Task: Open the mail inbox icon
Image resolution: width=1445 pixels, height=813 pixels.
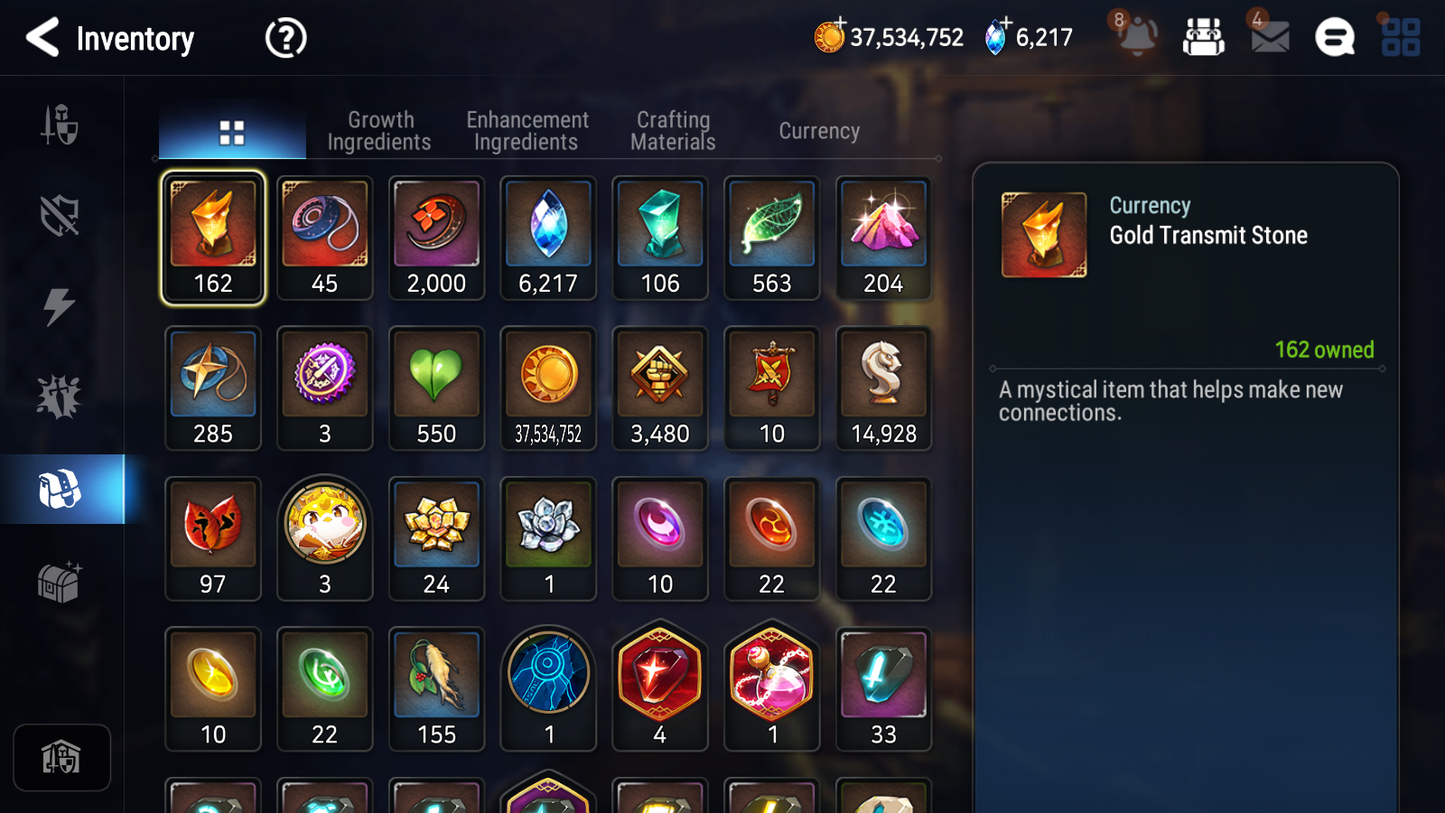Action: (1269, 38)
